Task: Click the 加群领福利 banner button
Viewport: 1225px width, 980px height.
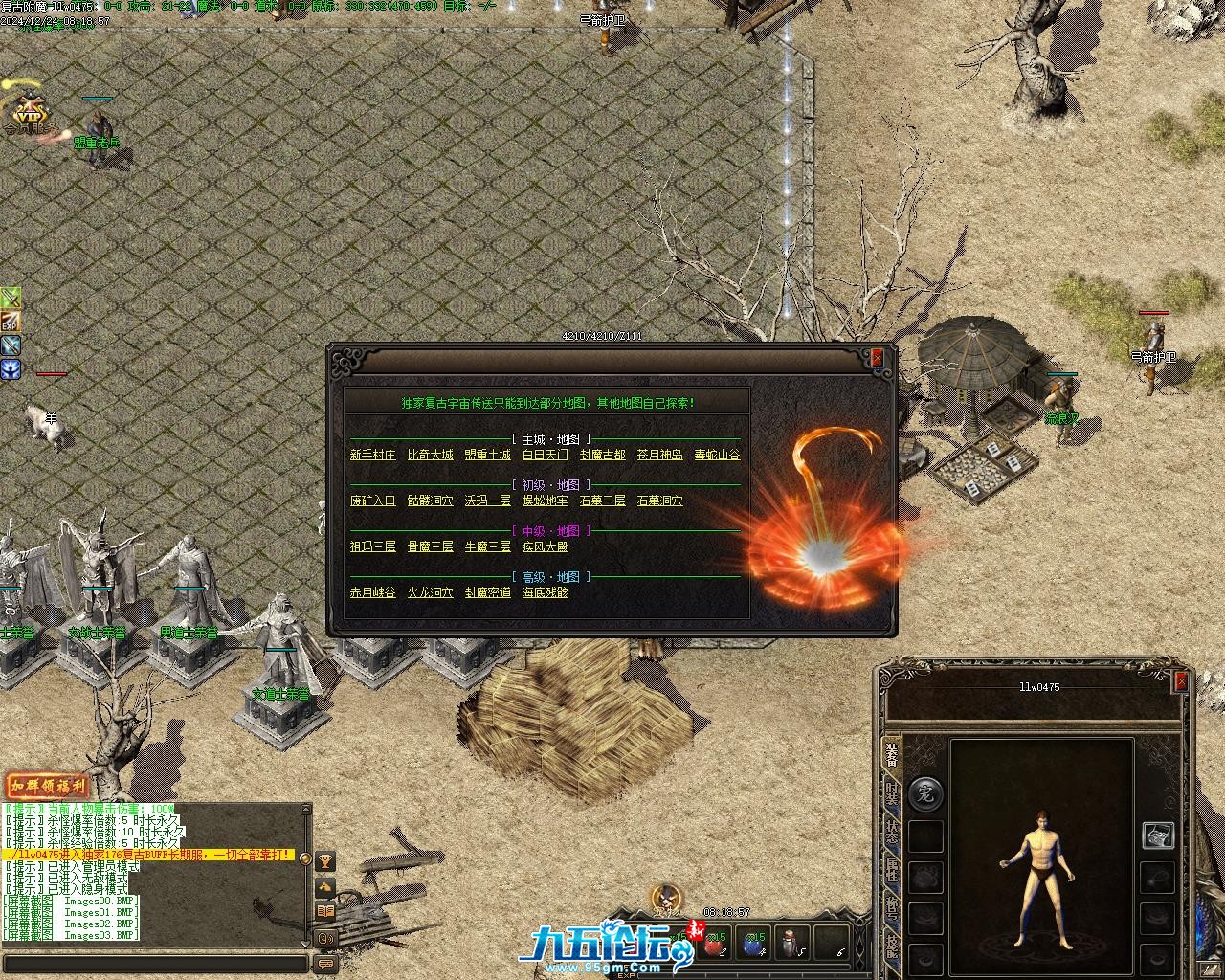Action: click(x=47, y=787)
